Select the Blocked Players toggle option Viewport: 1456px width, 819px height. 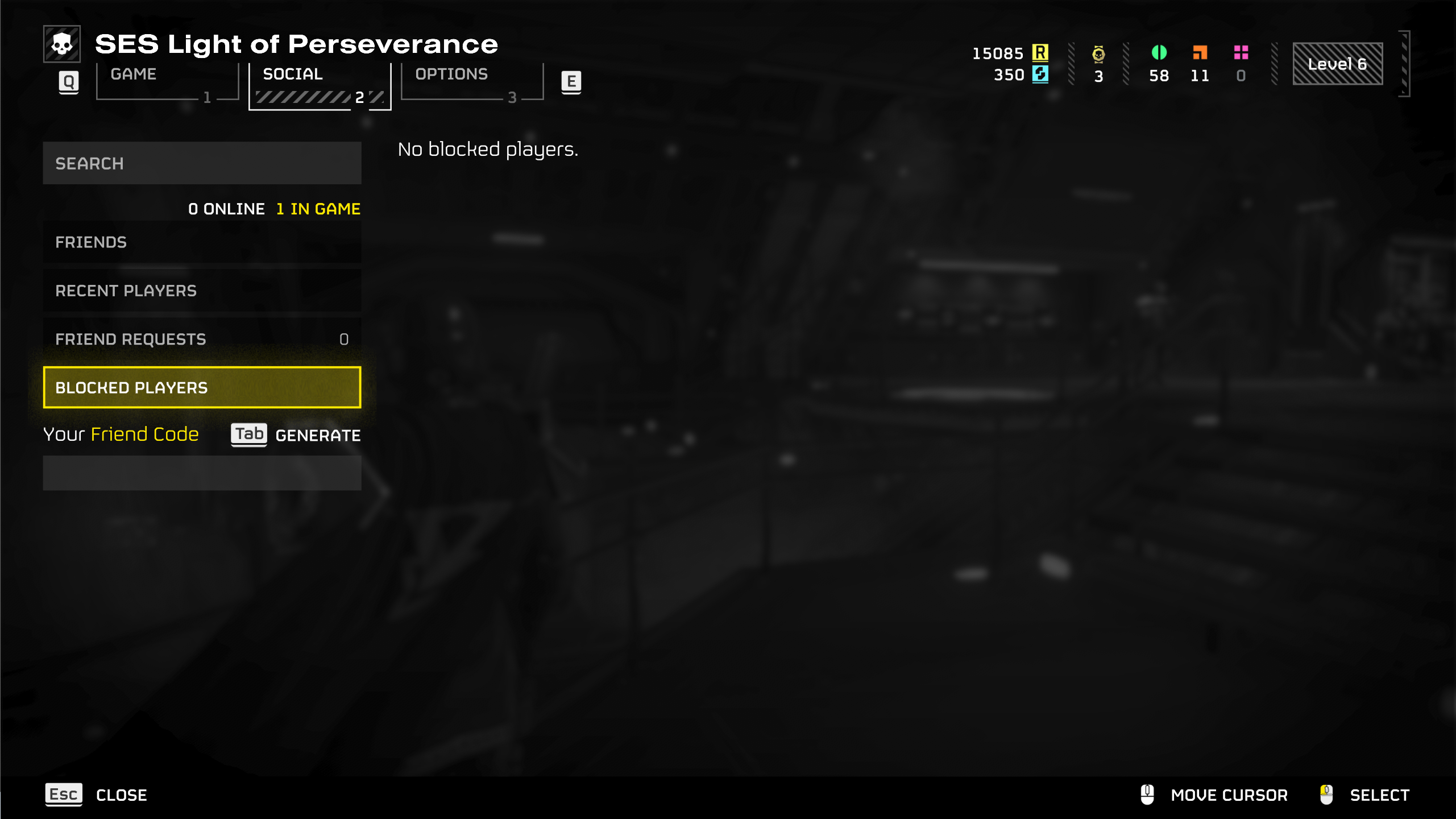(x=202, y=387)
